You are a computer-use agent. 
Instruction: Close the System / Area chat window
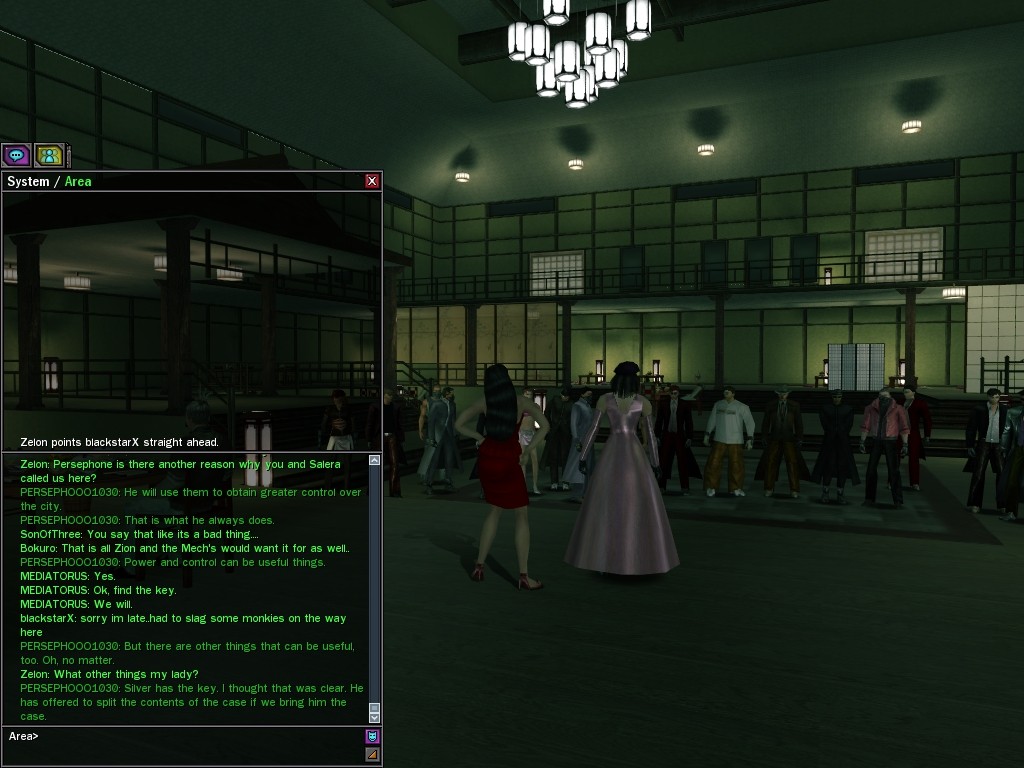tap(372, 181)
